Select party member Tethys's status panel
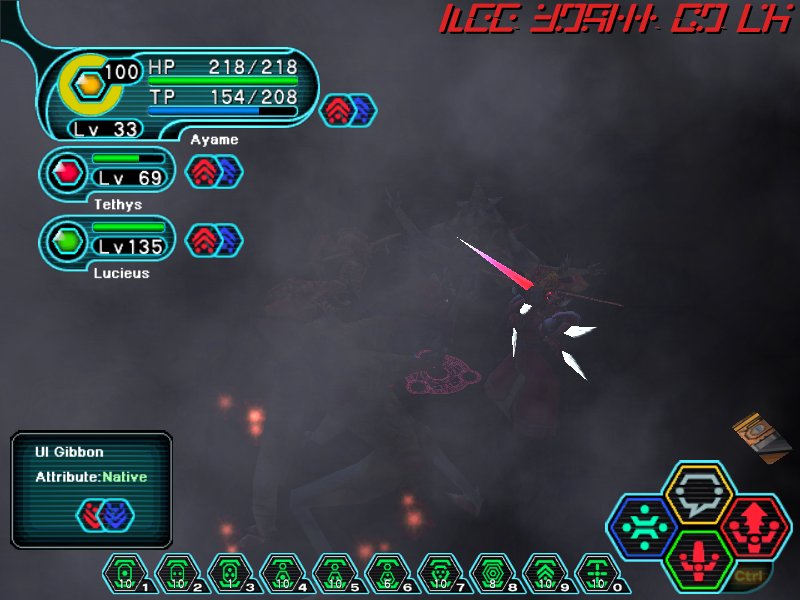 point(108,173)
